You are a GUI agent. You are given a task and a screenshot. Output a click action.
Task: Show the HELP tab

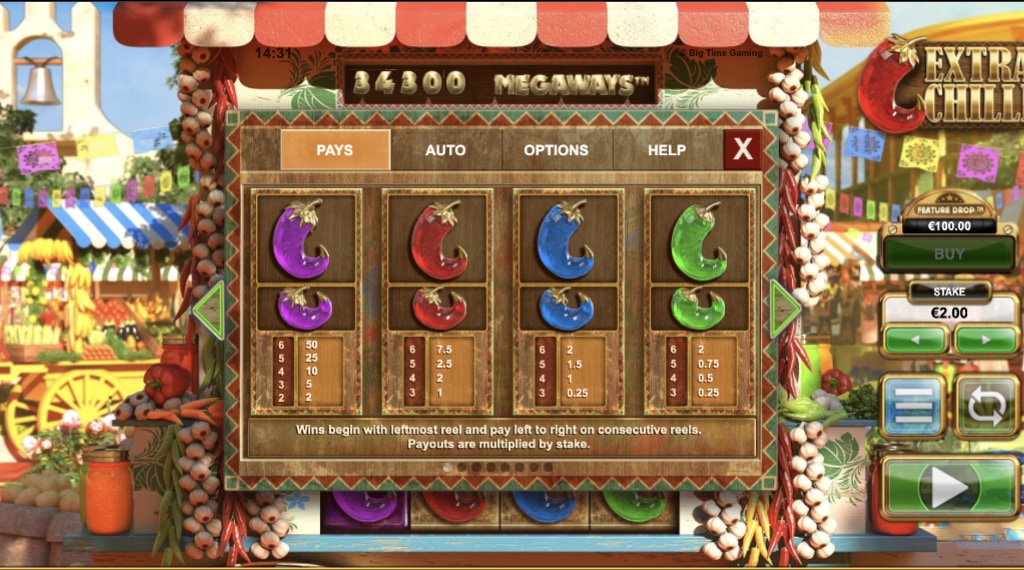[x=667, y=150]
